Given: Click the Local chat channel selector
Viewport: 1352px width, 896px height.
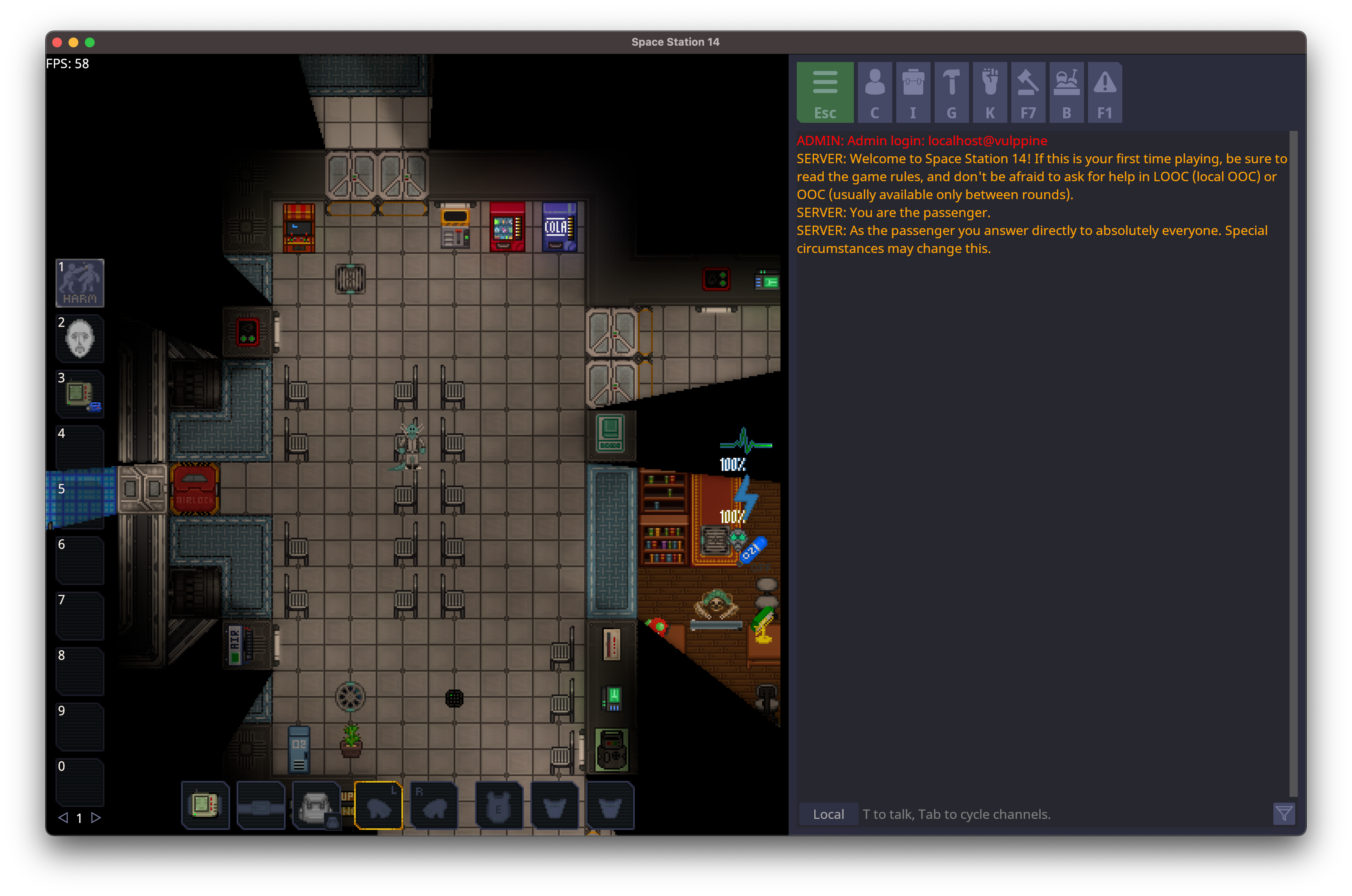Looking at the screenshot, I should [828, 814].
